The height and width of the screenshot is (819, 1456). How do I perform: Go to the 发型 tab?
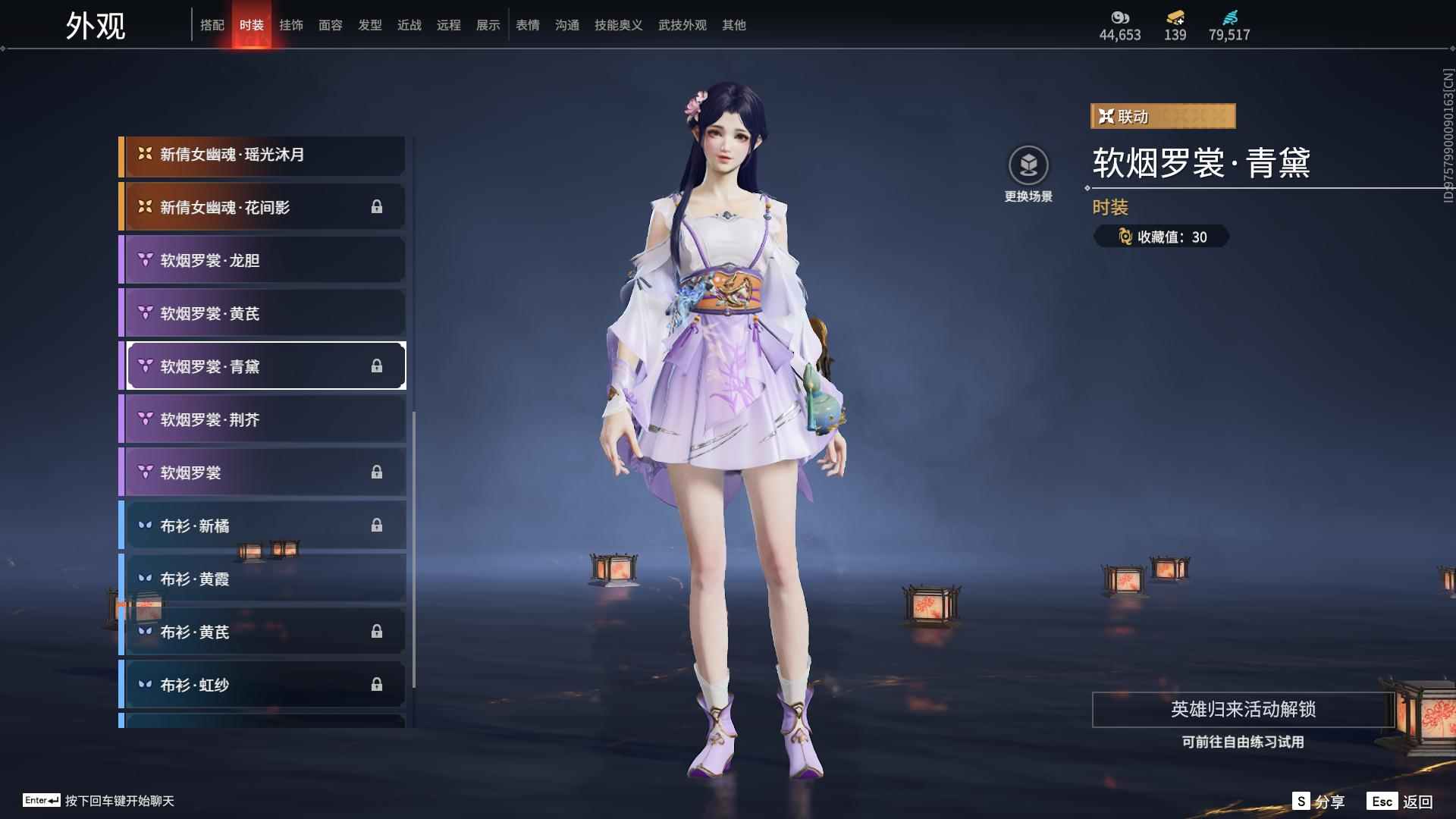pos(370,25)
